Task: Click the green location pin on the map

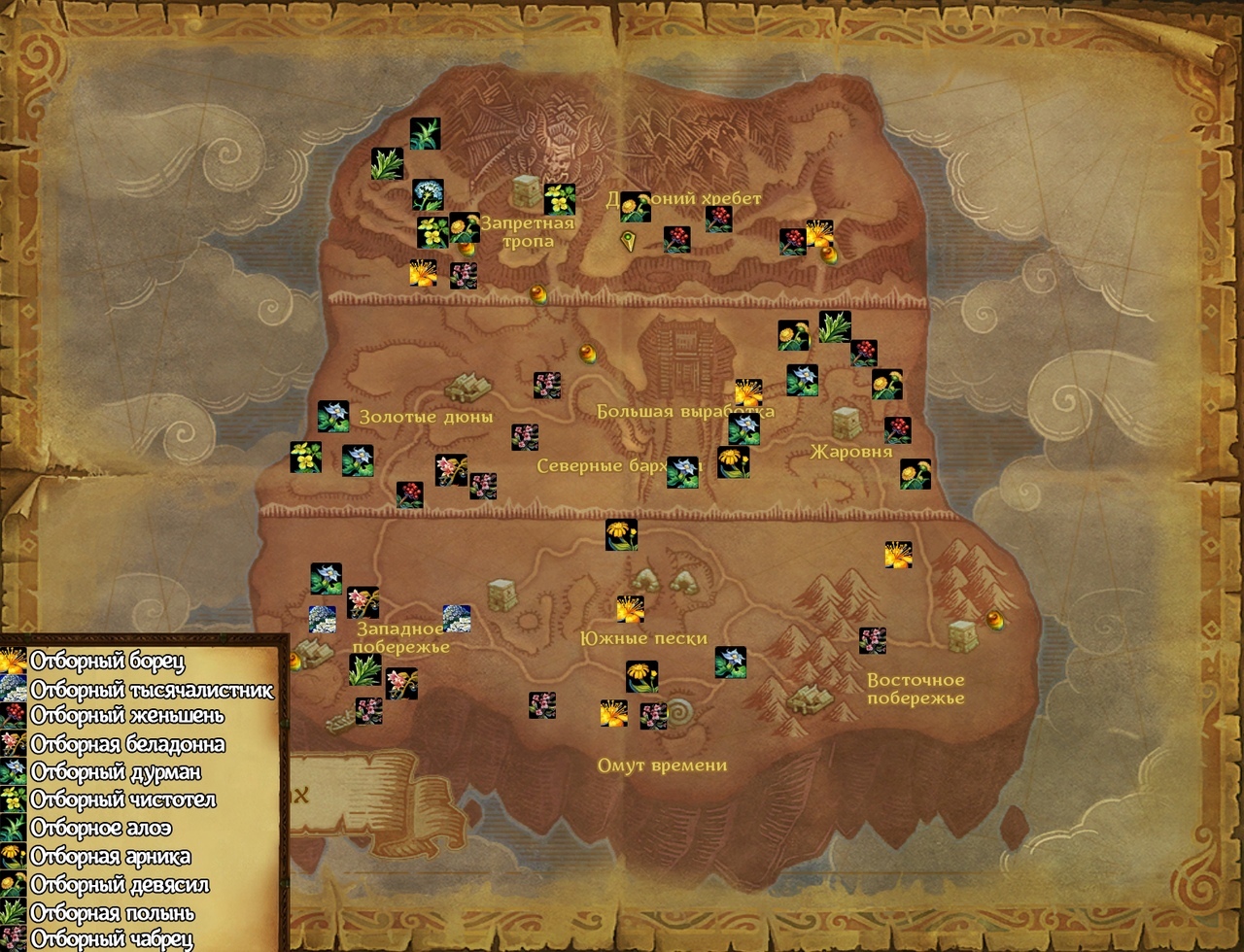Action: [x=630, y=241]
